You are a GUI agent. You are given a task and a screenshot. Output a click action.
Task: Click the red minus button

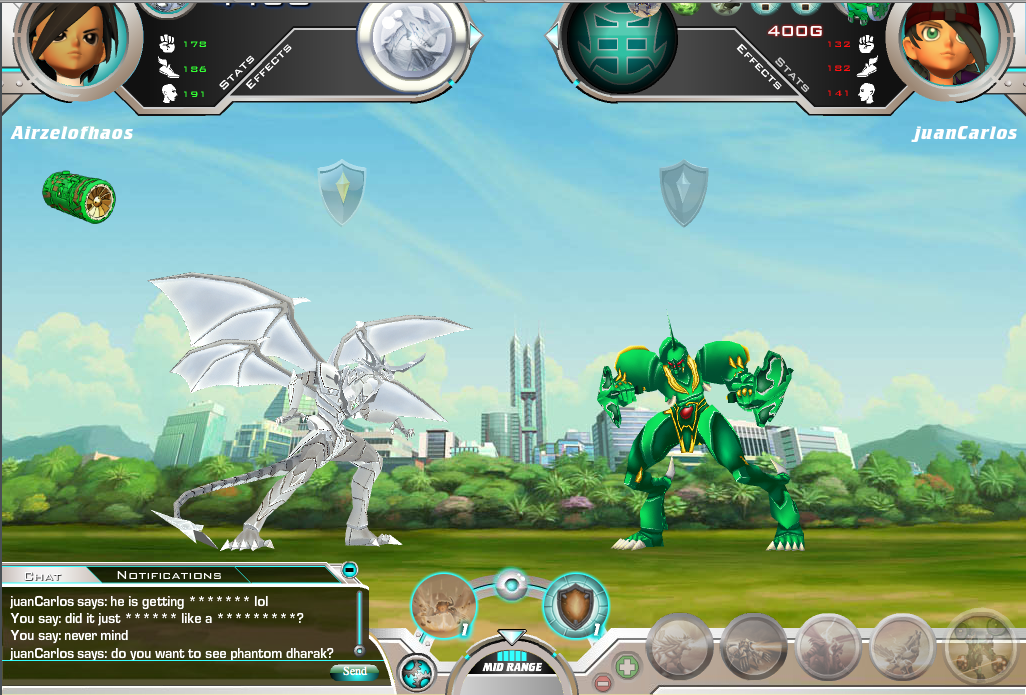point(603,684)
